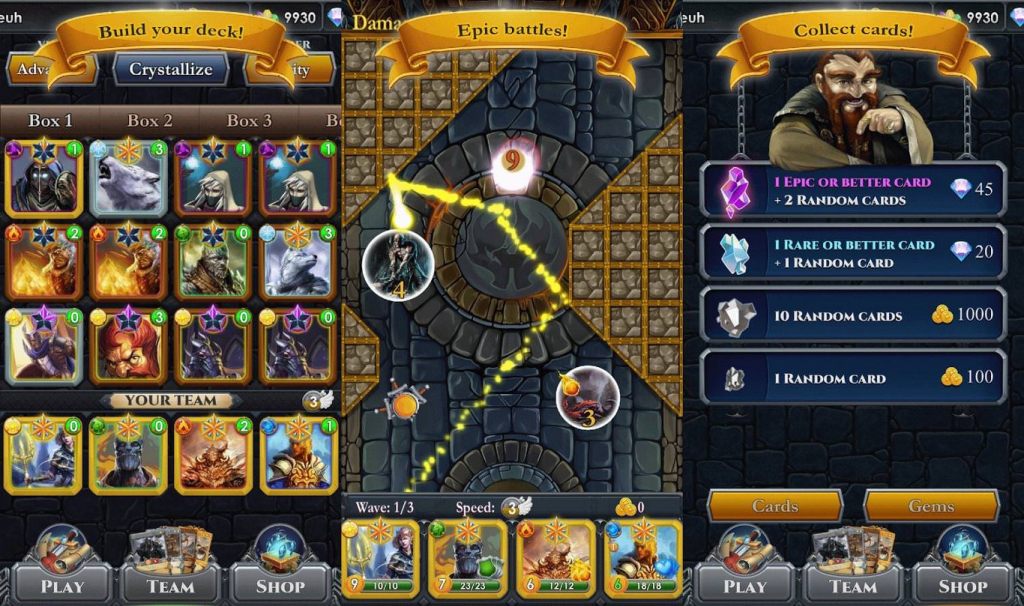Screen dimensions: 1024x606
Task: Select the Box 3 tab
Action: [x=248, y=121]
